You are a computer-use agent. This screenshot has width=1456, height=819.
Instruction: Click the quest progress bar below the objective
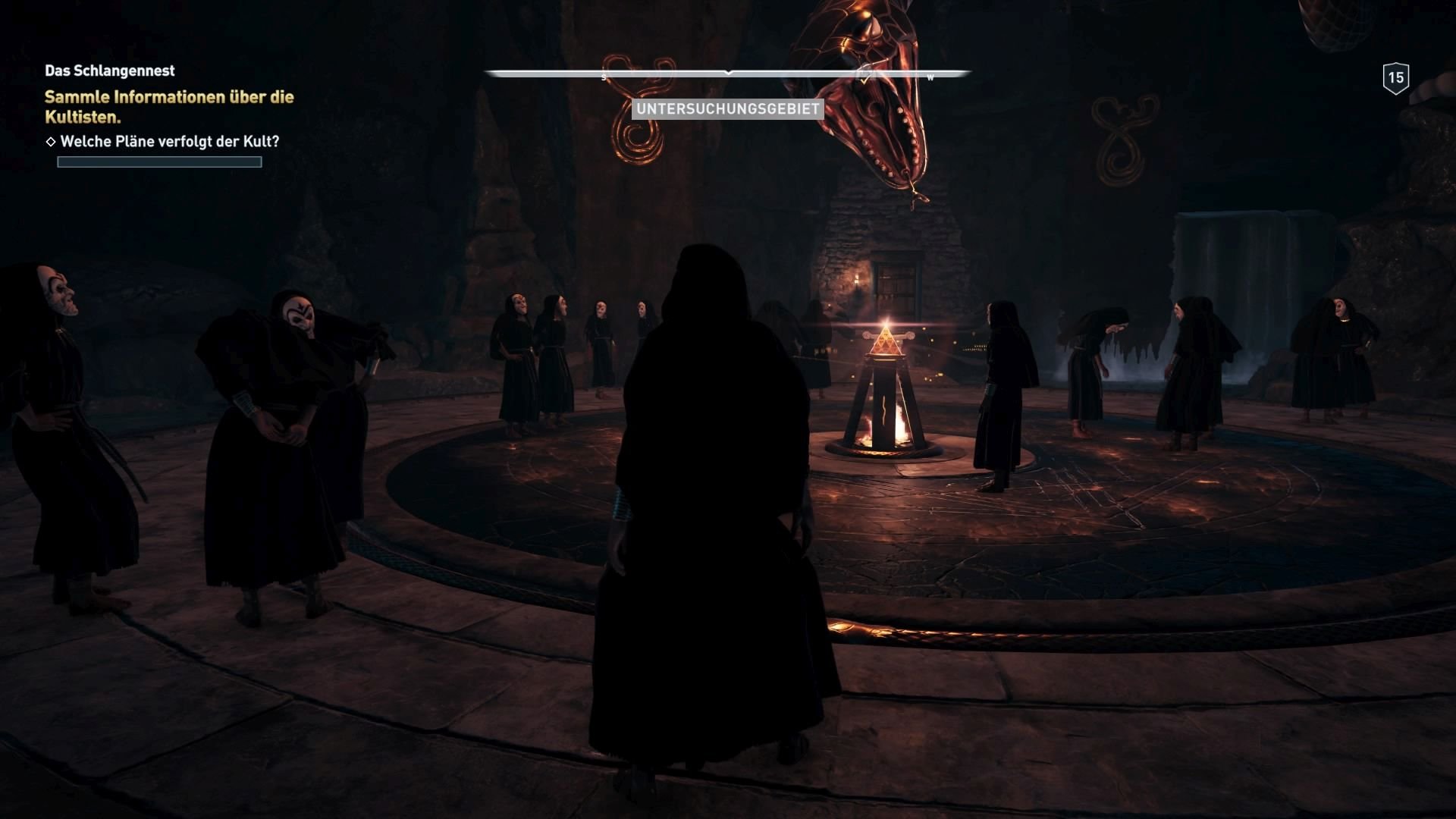(x=158, y=162)
